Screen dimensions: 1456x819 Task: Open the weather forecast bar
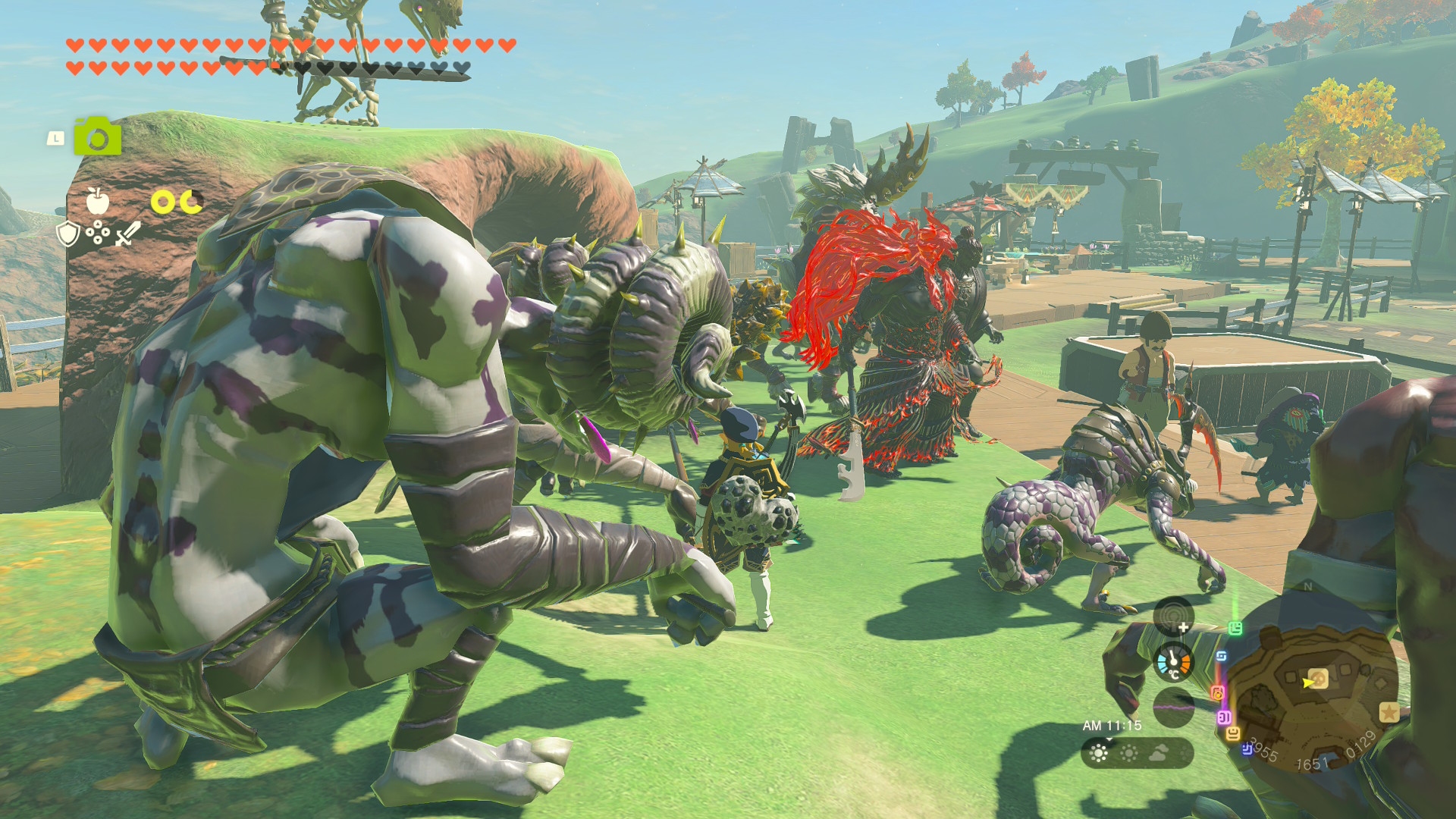pyautogui.click(x=1137, y=753)
